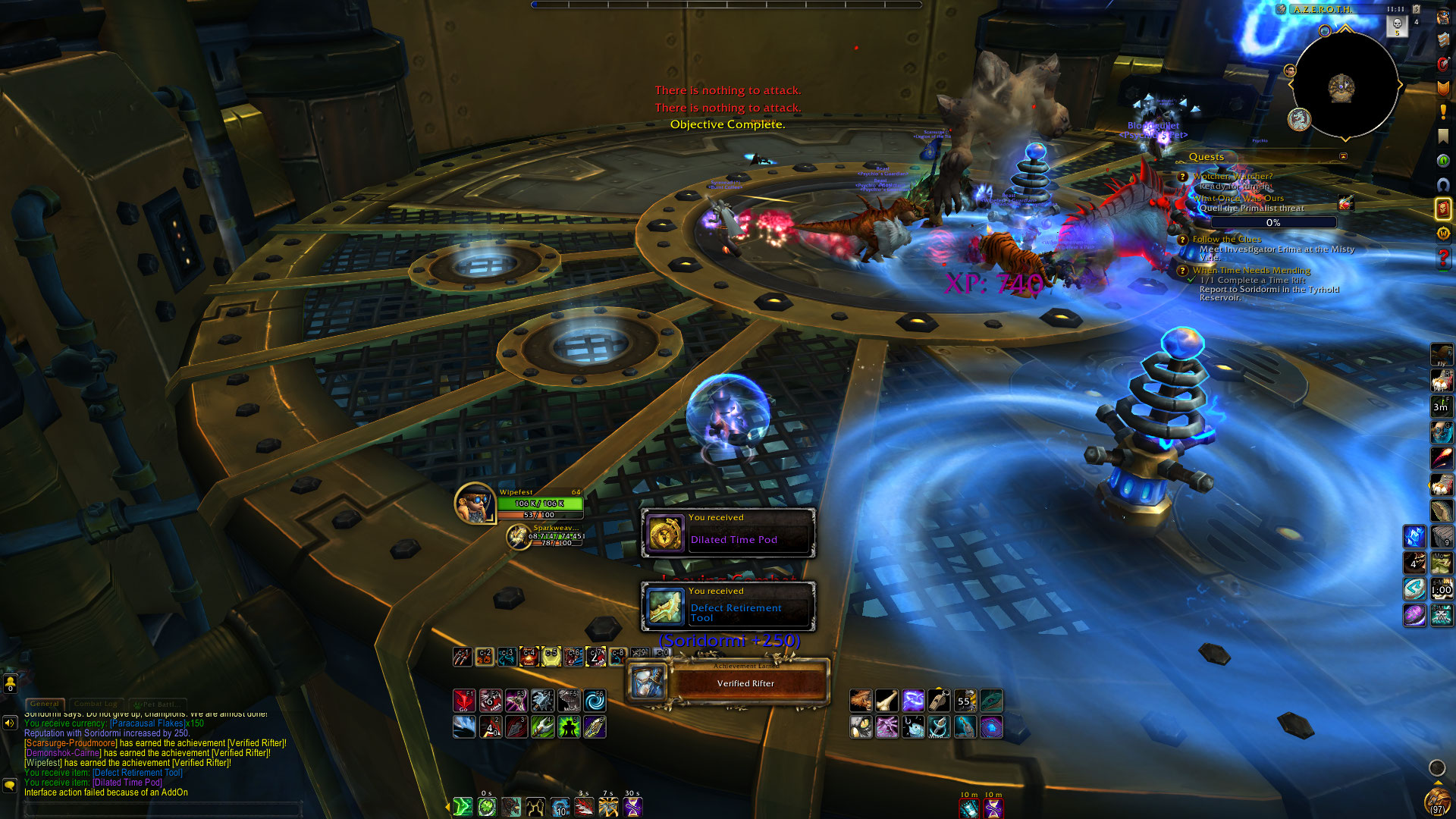Collapse the Quests tracker header

[1343, 157]
